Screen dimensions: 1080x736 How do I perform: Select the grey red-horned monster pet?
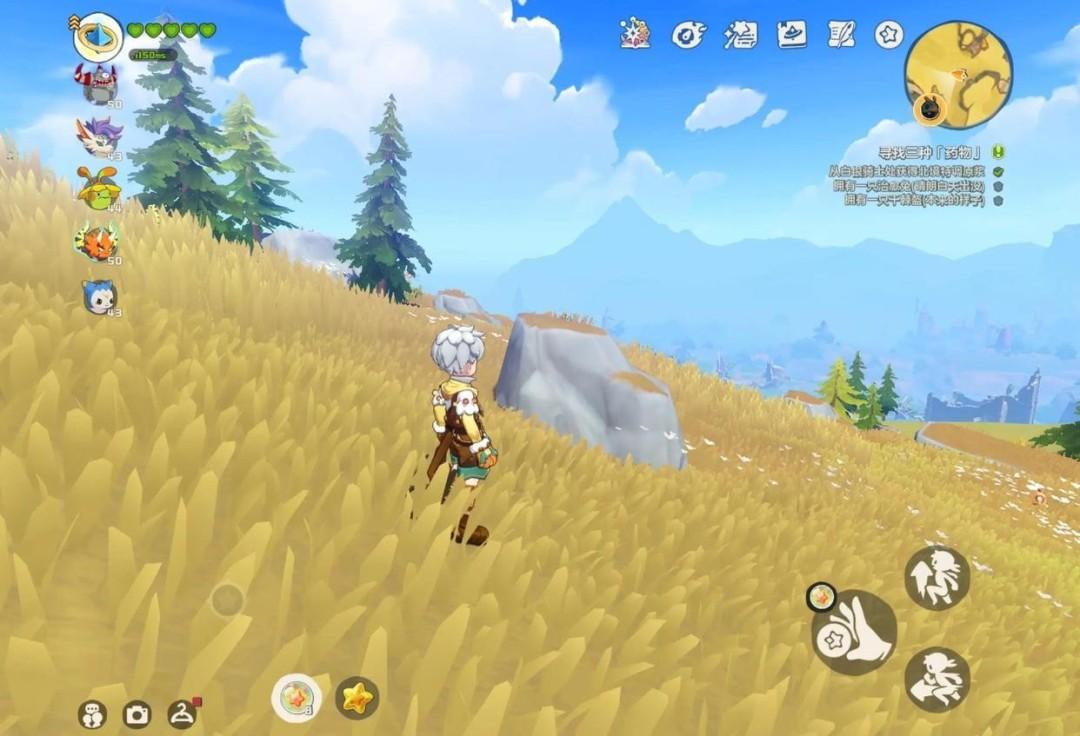click(x=99, y=83)
